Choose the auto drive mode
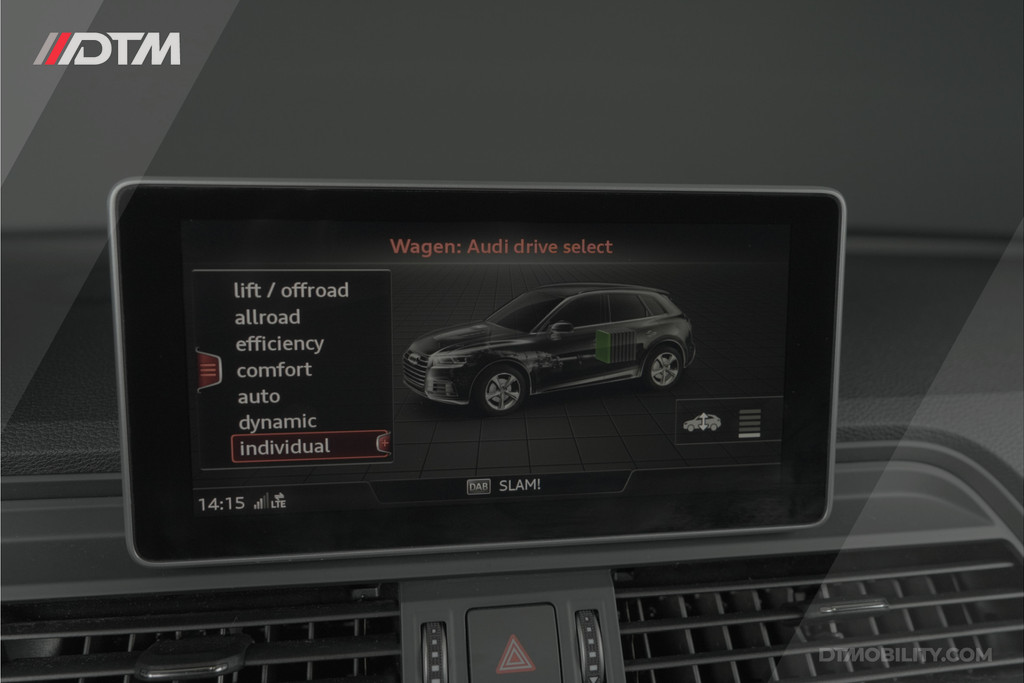 [x=258, y=396]
